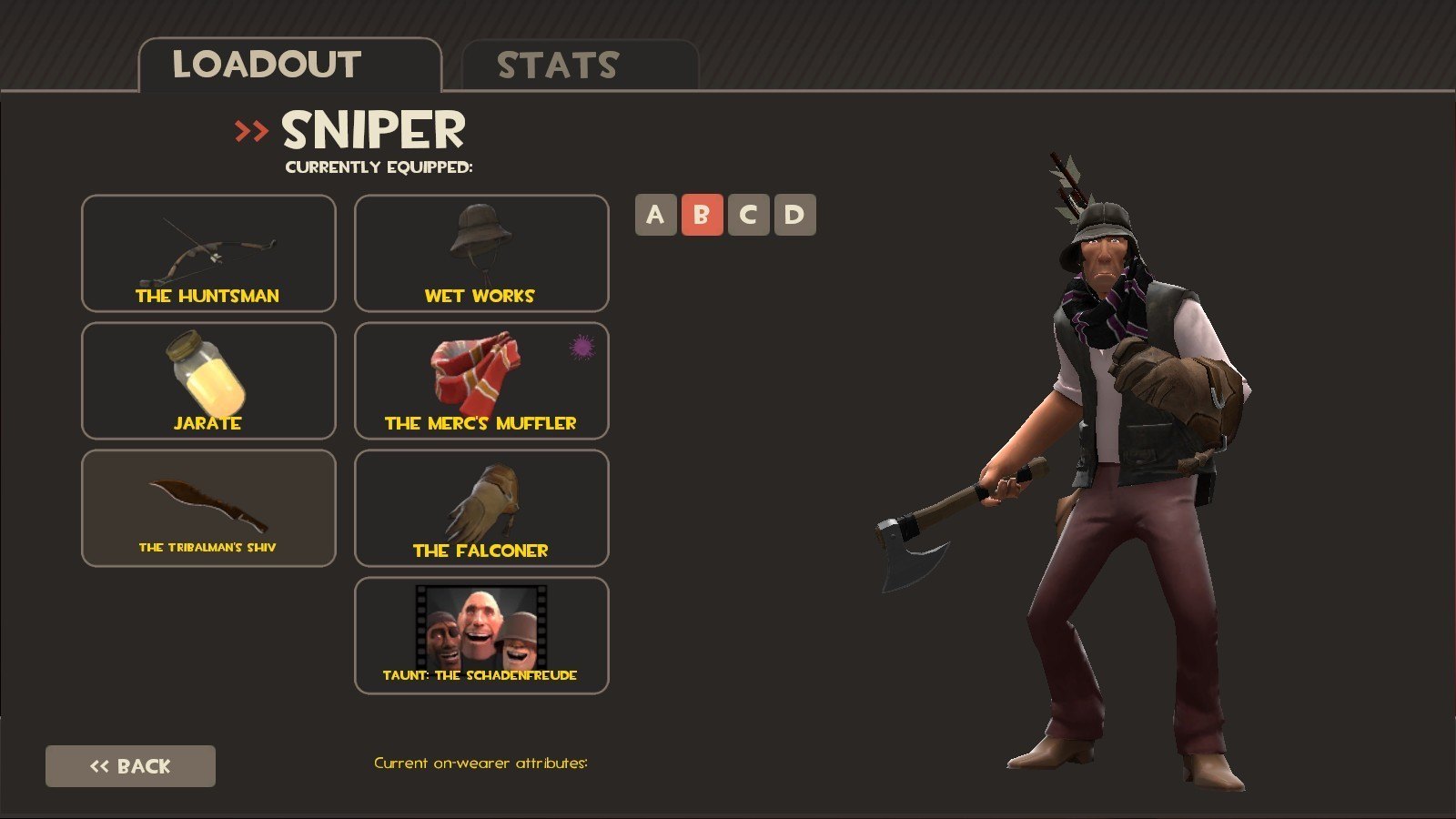Select The Merc's Muffler cosmetic slot

pos(481,380)
